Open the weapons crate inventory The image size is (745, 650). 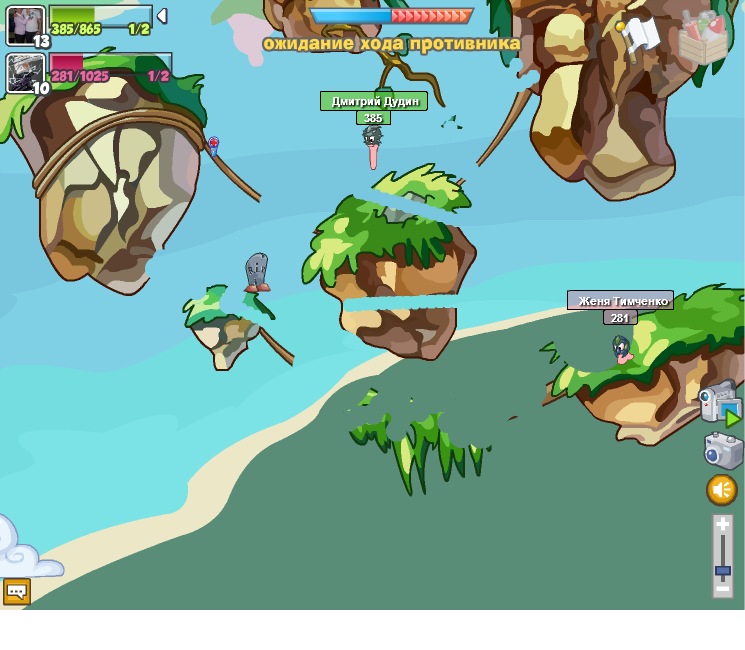(x=703, y=38)
